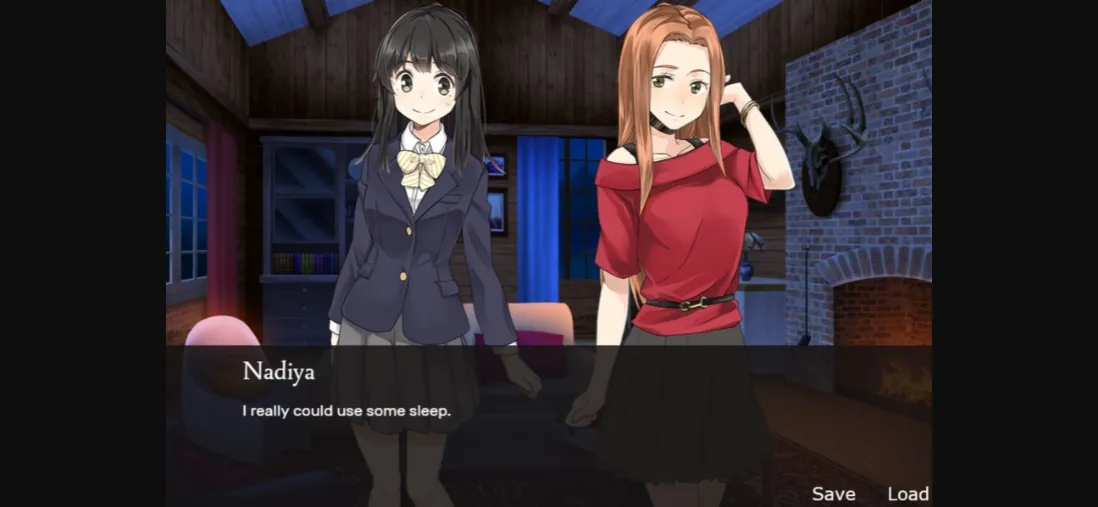Image resolution: width=1098 pixels, height=507 pixels.
Task: Advance Nadiya's dialogue text box
Action: point(548,410)
